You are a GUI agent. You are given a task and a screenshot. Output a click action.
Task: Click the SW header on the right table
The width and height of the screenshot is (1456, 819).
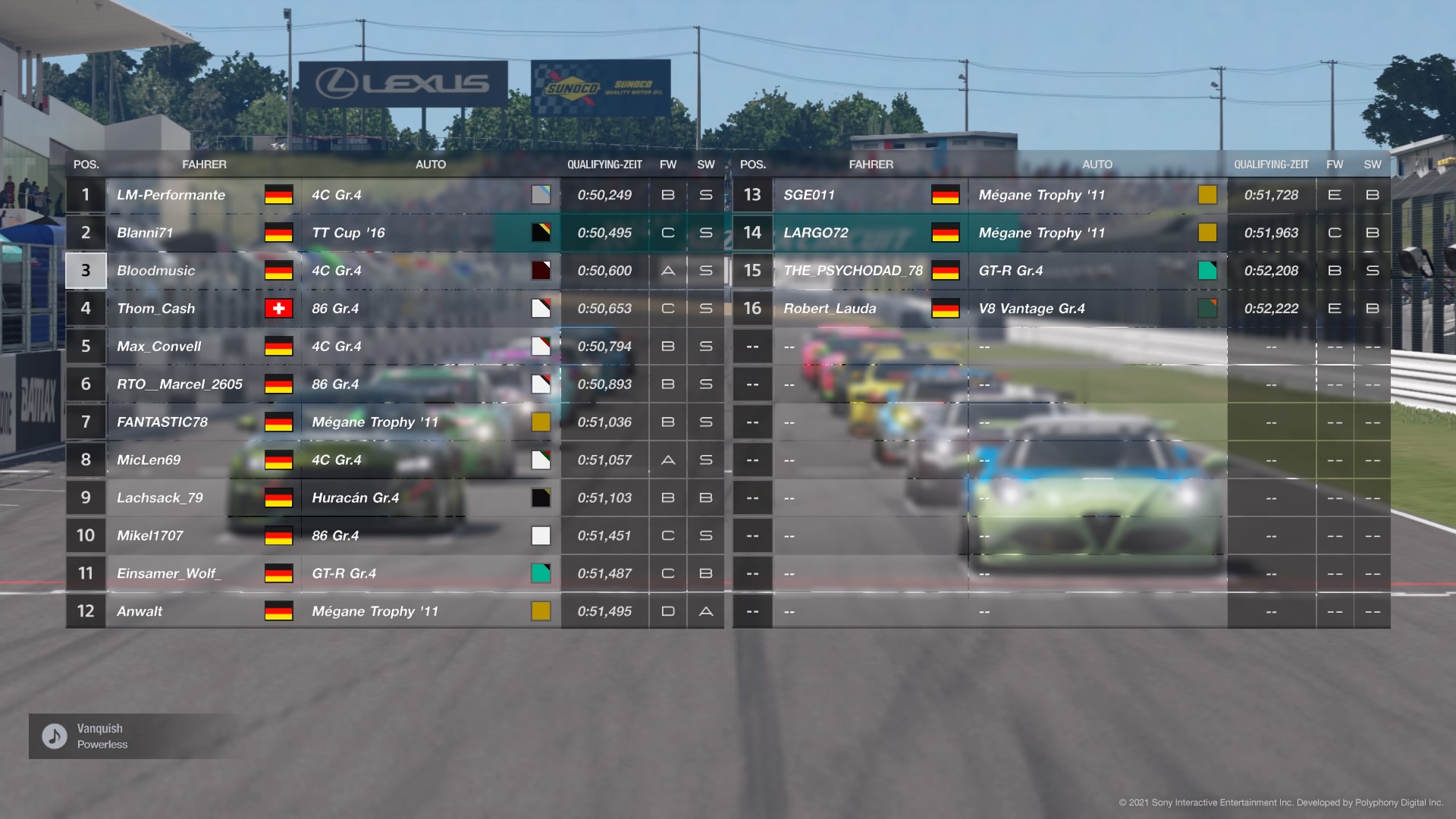tap(1373, 164)
